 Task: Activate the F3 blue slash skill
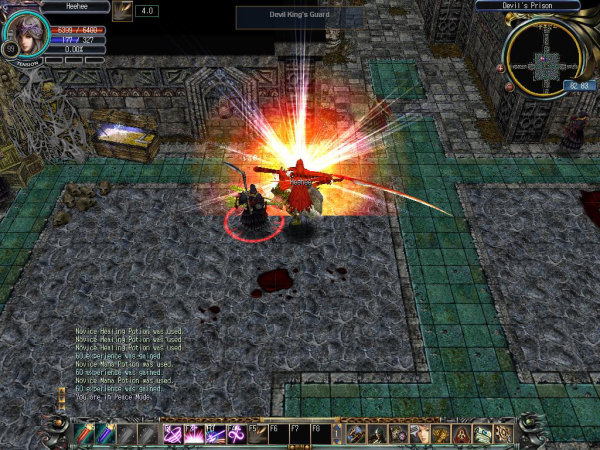(215, 434)
